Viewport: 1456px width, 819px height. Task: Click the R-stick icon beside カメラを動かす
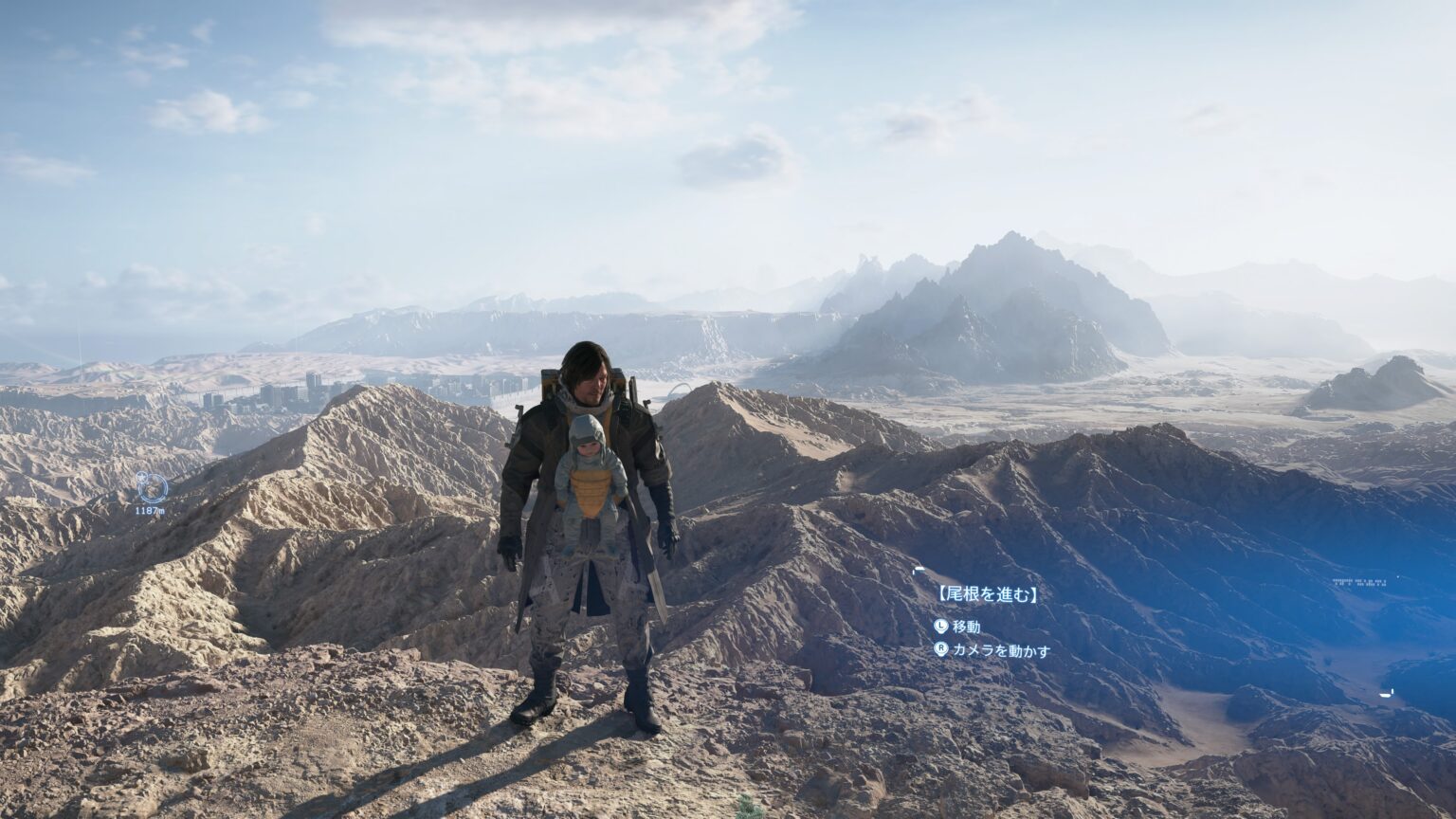[x=942, y=648]
